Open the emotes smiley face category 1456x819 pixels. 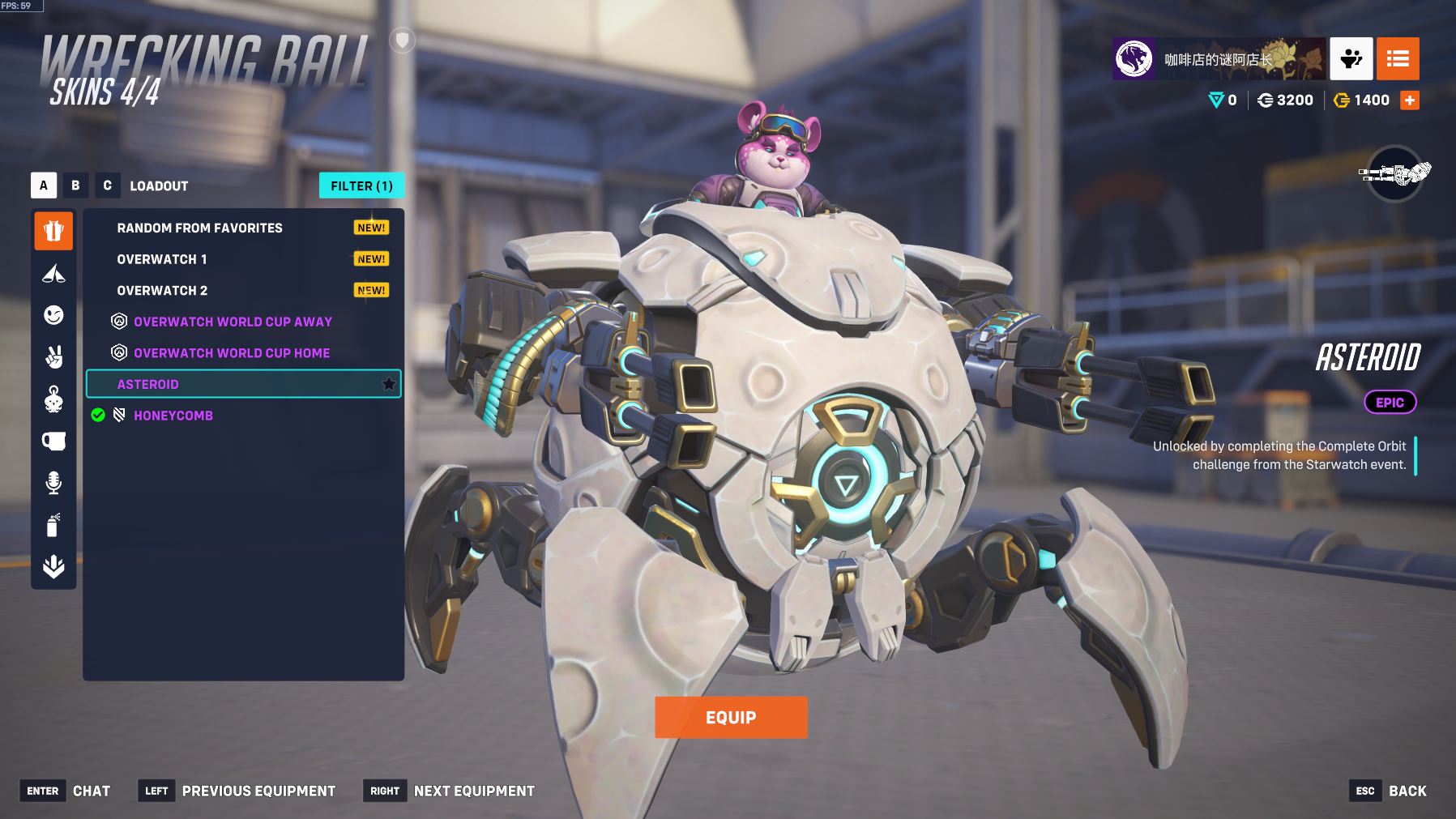(53, 315)
